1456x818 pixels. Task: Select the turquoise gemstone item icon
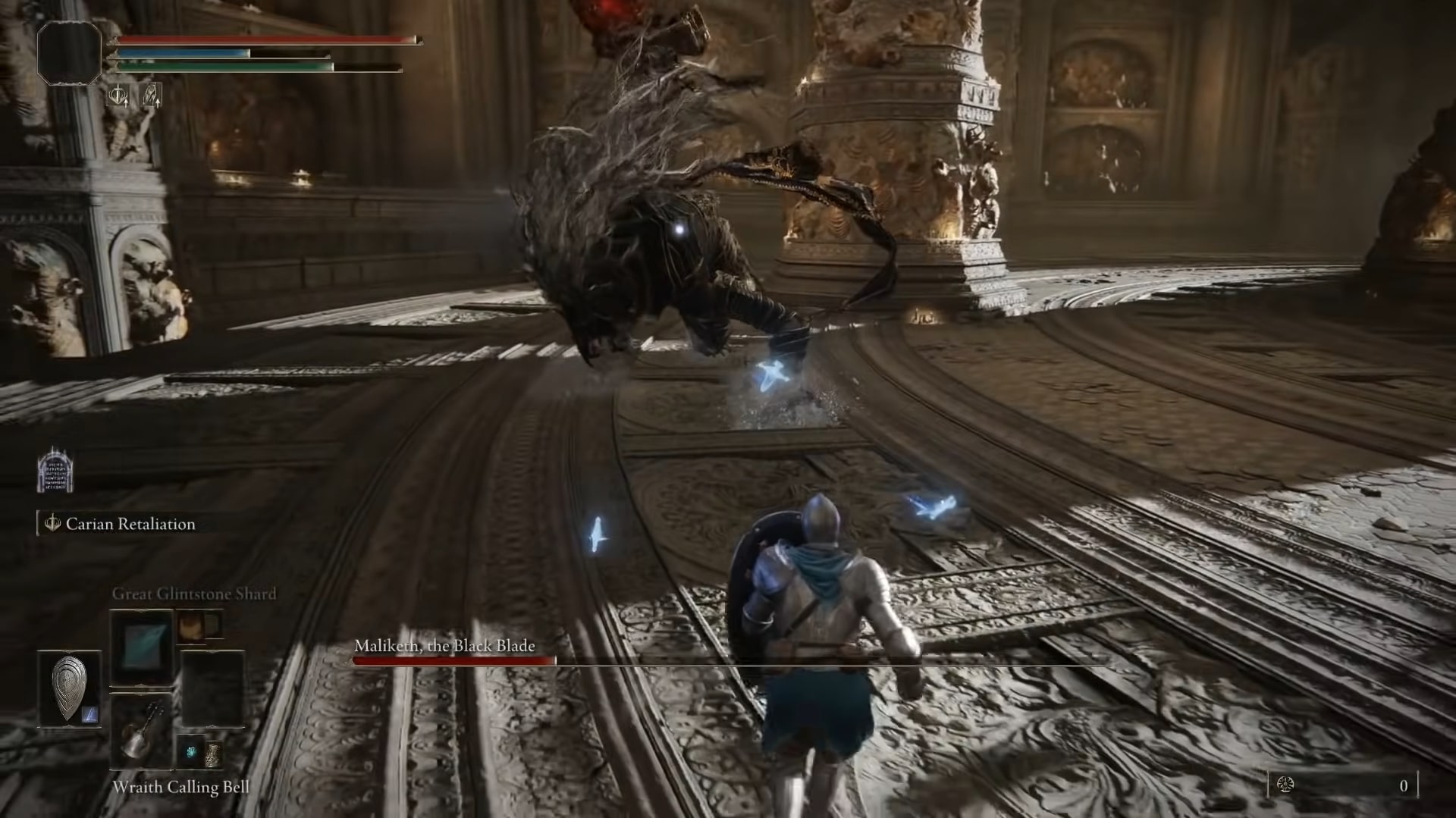coord(191,751)
